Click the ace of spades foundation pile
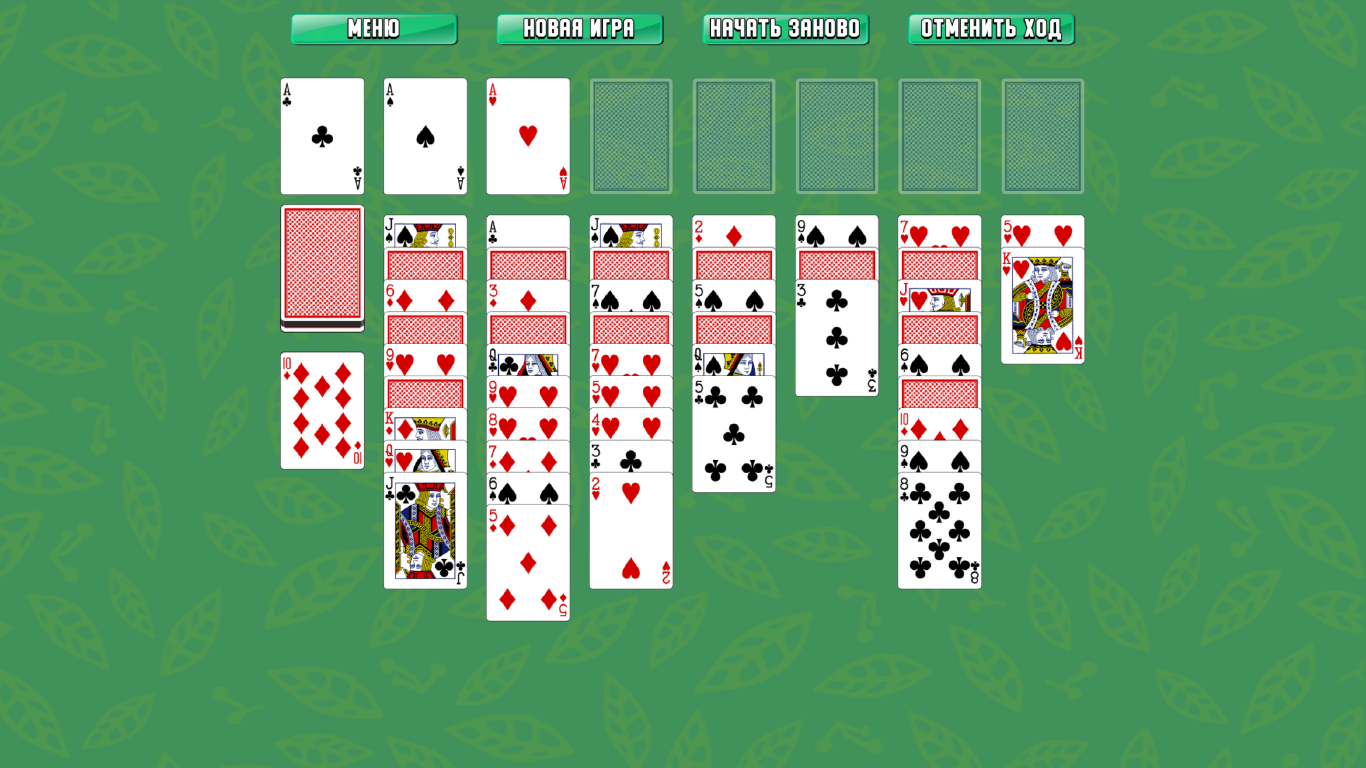1366x768 pixels. tap(425, 136)
